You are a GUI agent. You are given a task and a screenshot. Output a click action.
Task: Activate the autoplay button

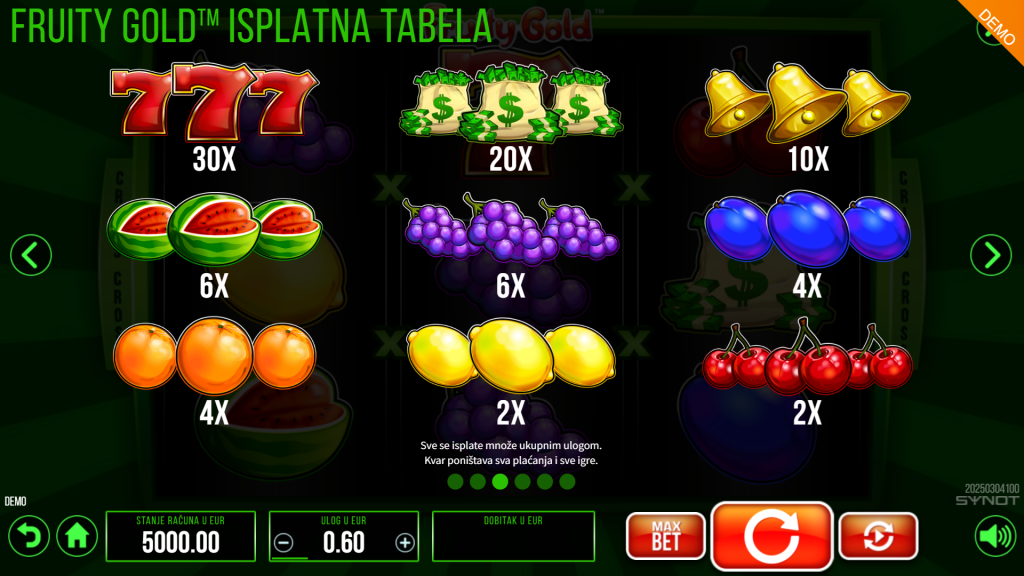(x=878, y=536)
